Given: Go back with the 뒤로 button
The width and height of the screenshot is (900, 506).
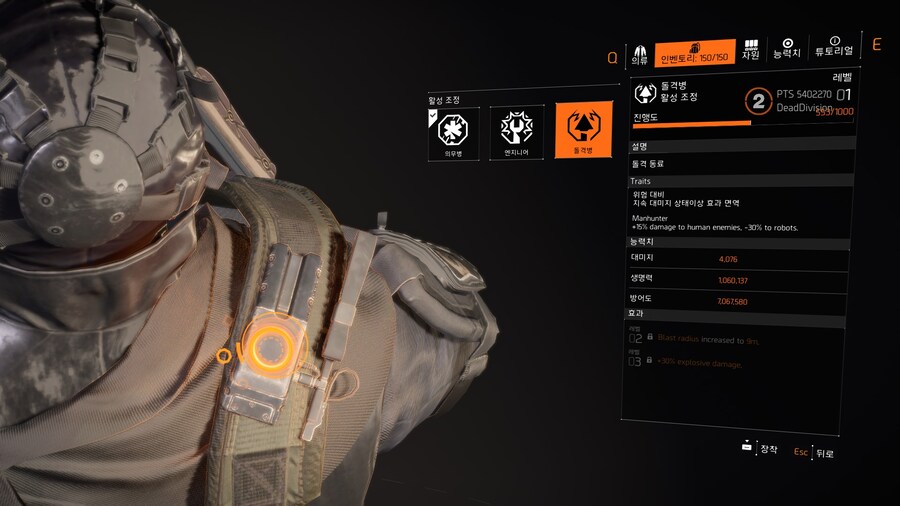Looking at the screenshot, I should point(815,452).
